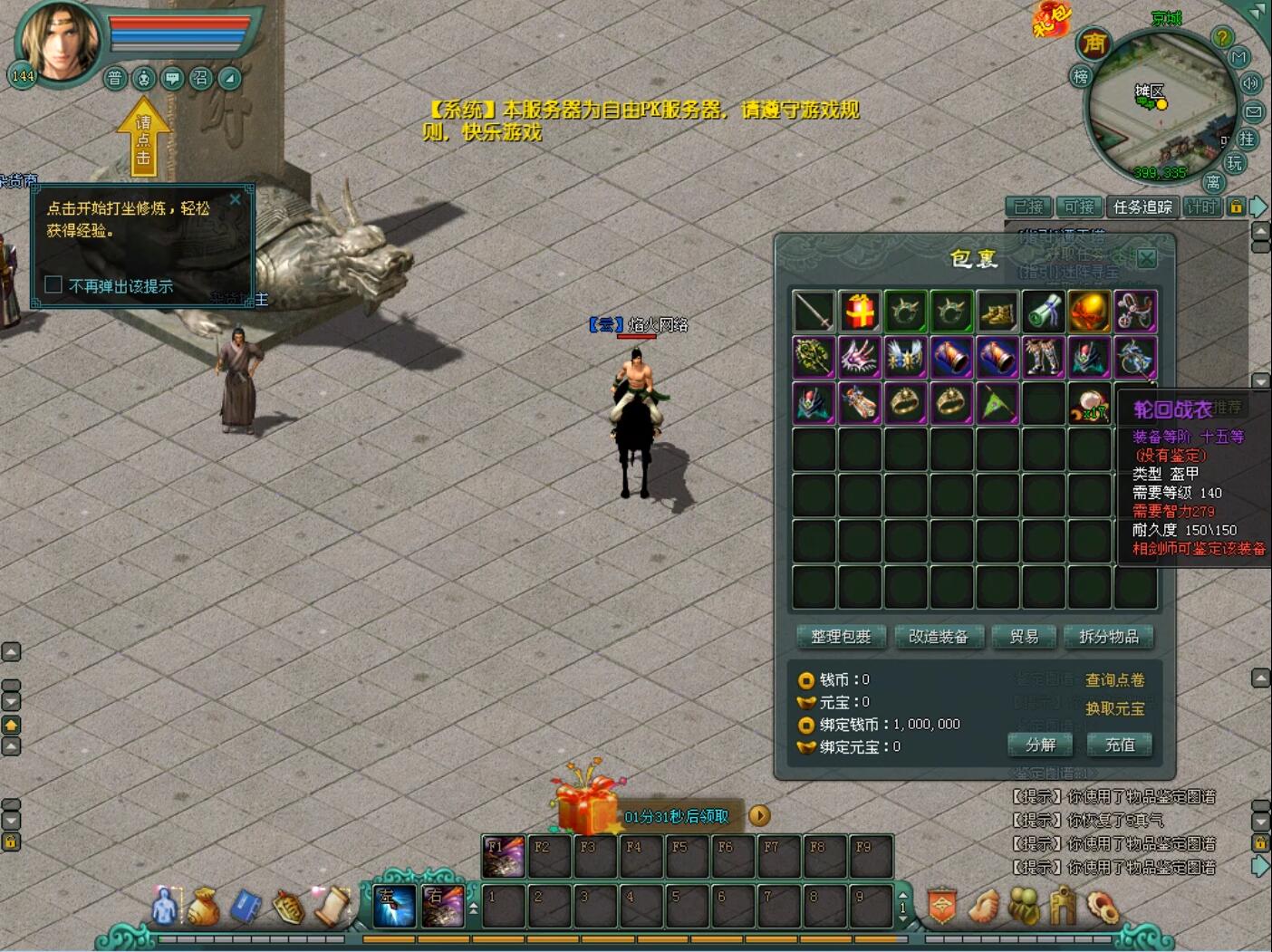
Task: Open the 充值 recharge button
Action: 1120,745
